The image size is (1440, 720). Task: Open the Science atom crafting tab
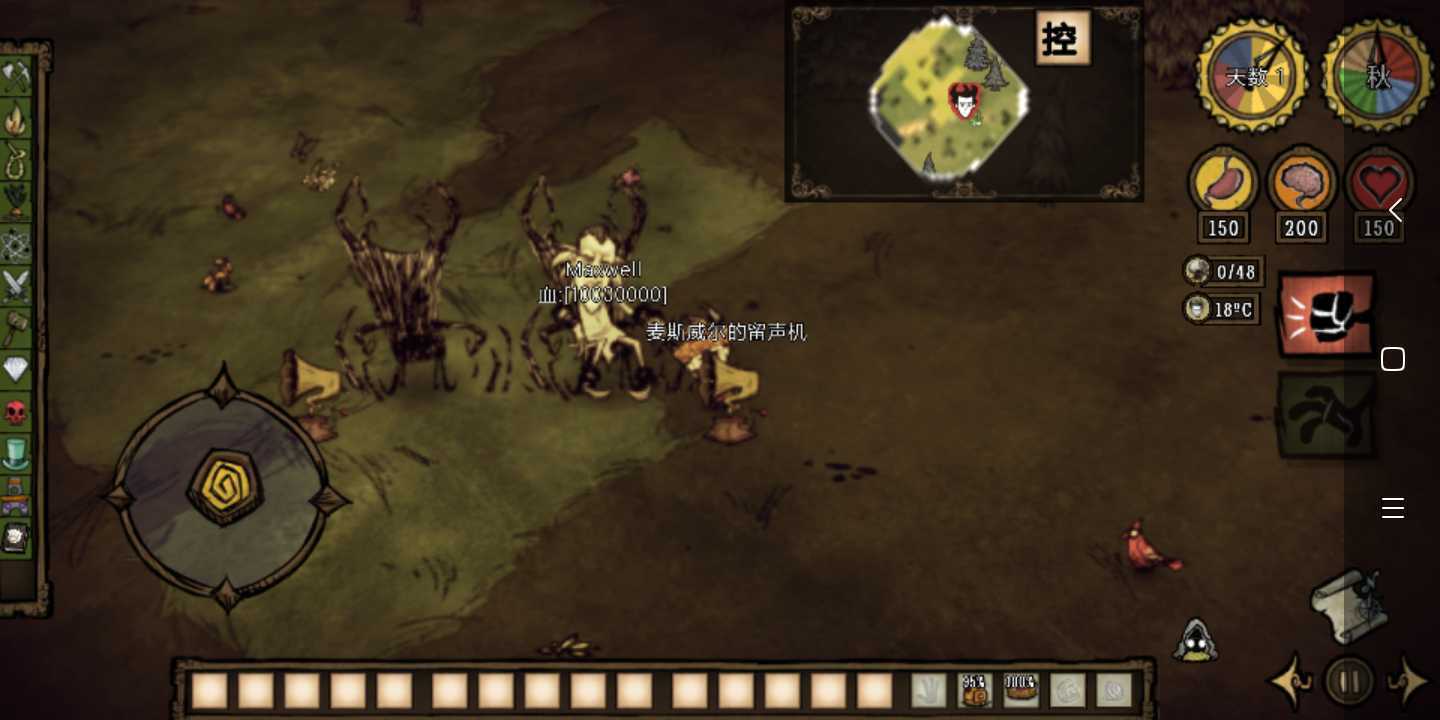click(17, 244)
